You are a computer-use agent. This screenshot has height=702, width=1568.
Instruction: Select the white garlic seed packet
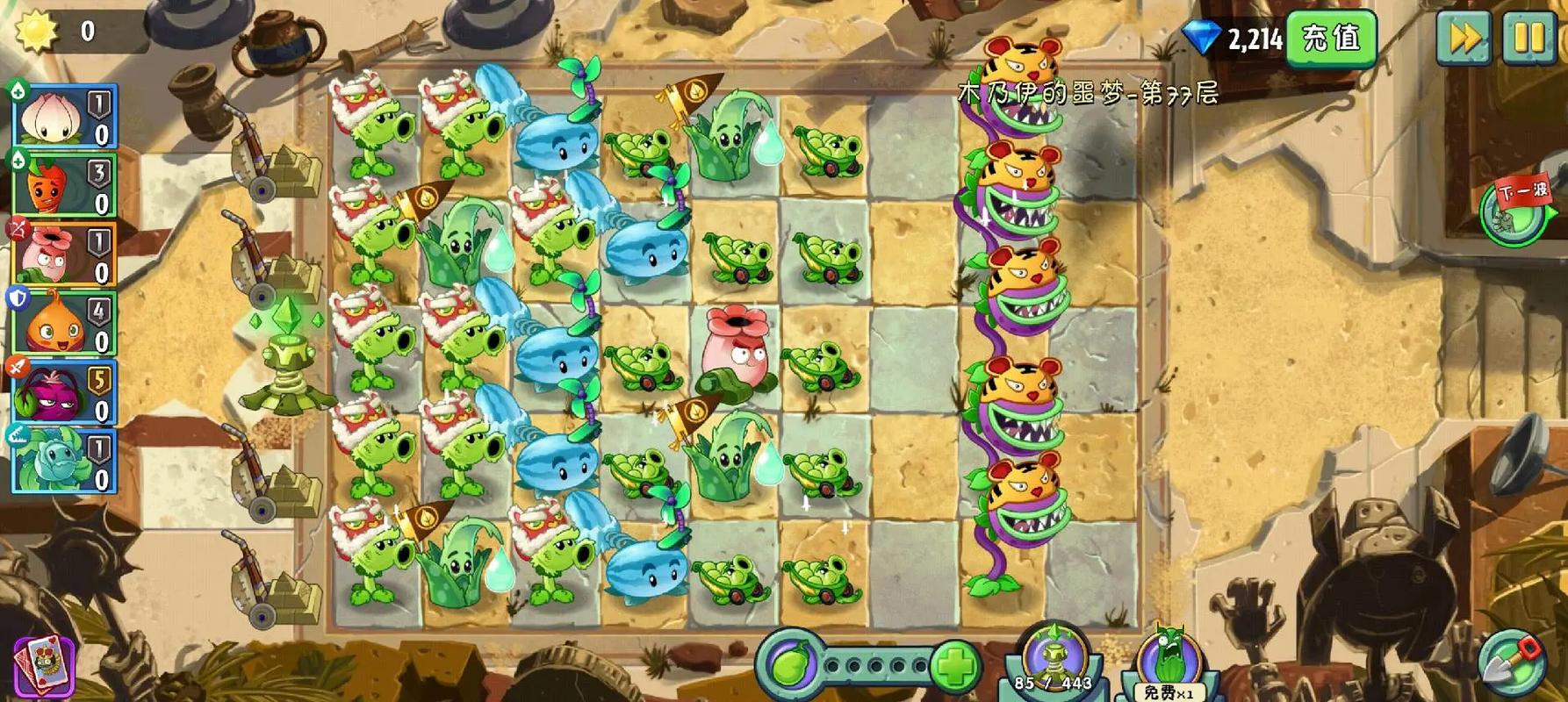64,116
